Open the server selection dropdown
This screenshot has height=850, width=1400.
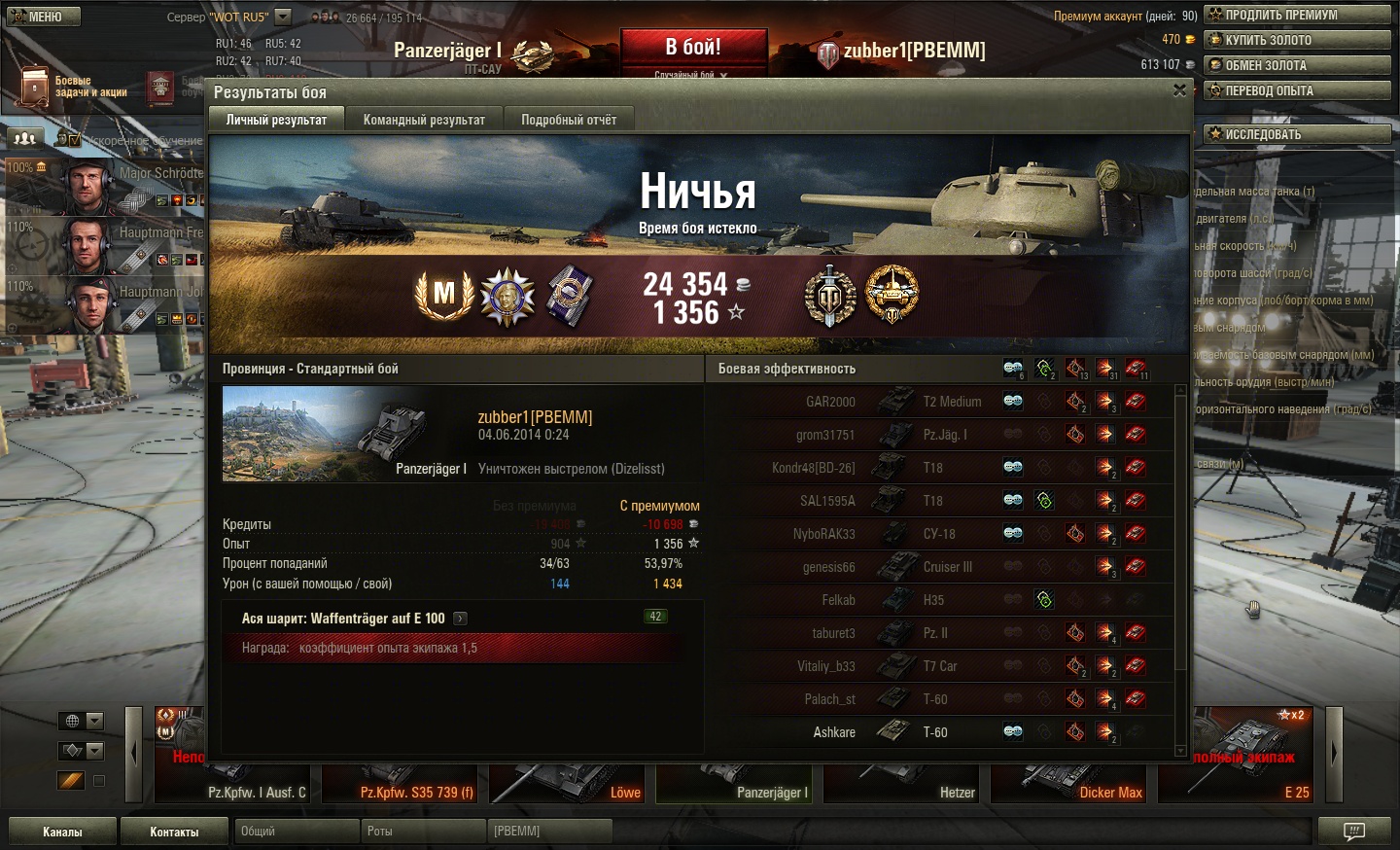[x=283, y=17]
